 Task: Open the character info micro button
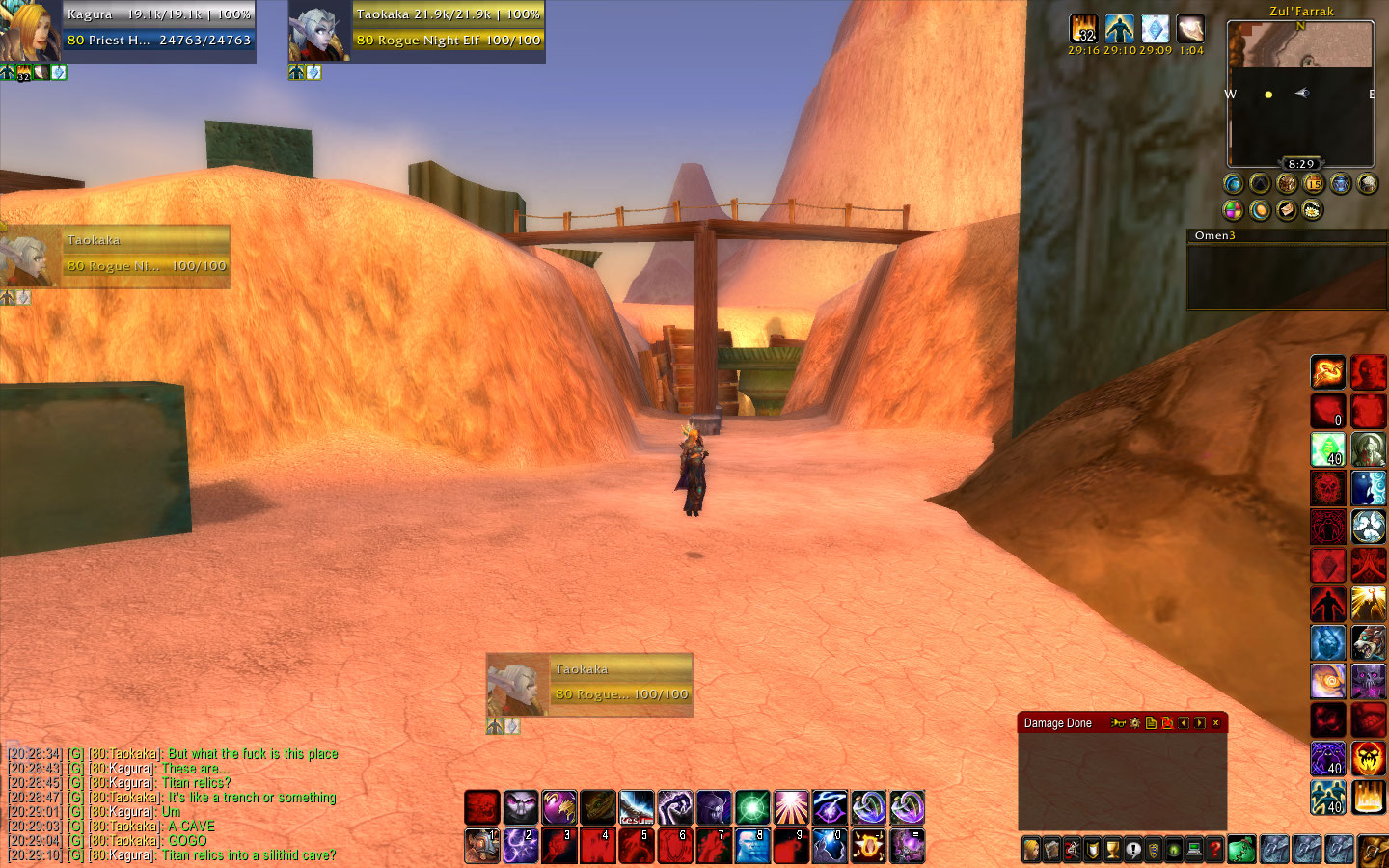1031,850
